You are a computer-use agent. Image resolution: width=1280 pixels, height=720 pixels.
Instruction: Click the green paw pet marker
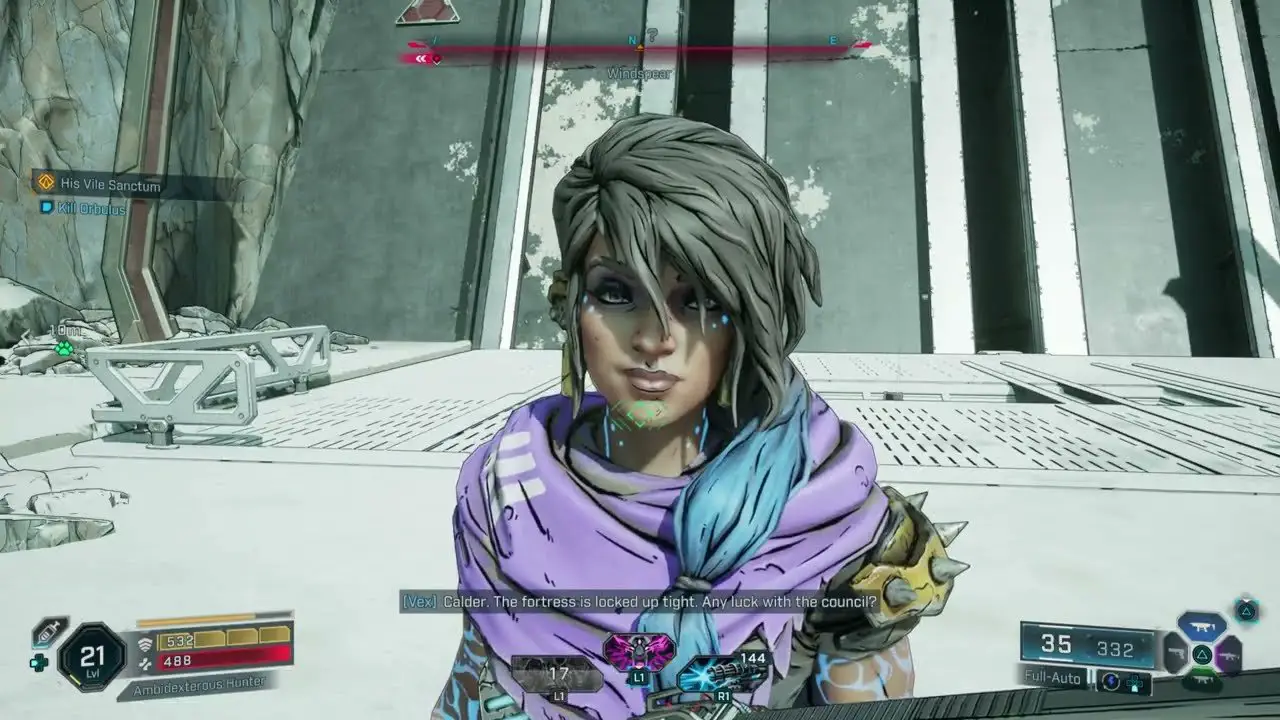(64, 349)
